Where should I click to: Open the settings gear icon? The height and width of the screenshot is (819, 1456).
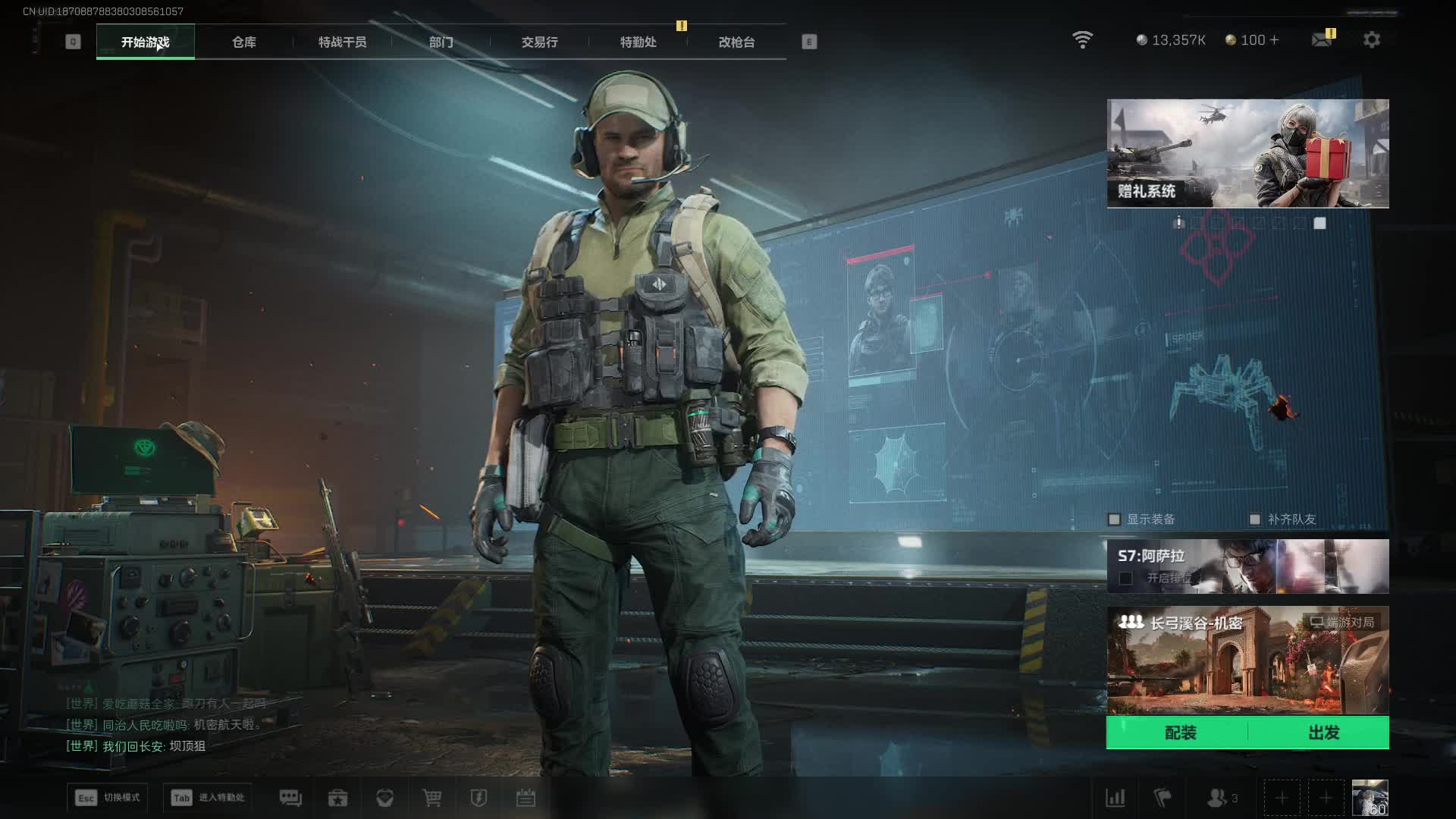coord(1372,40)
